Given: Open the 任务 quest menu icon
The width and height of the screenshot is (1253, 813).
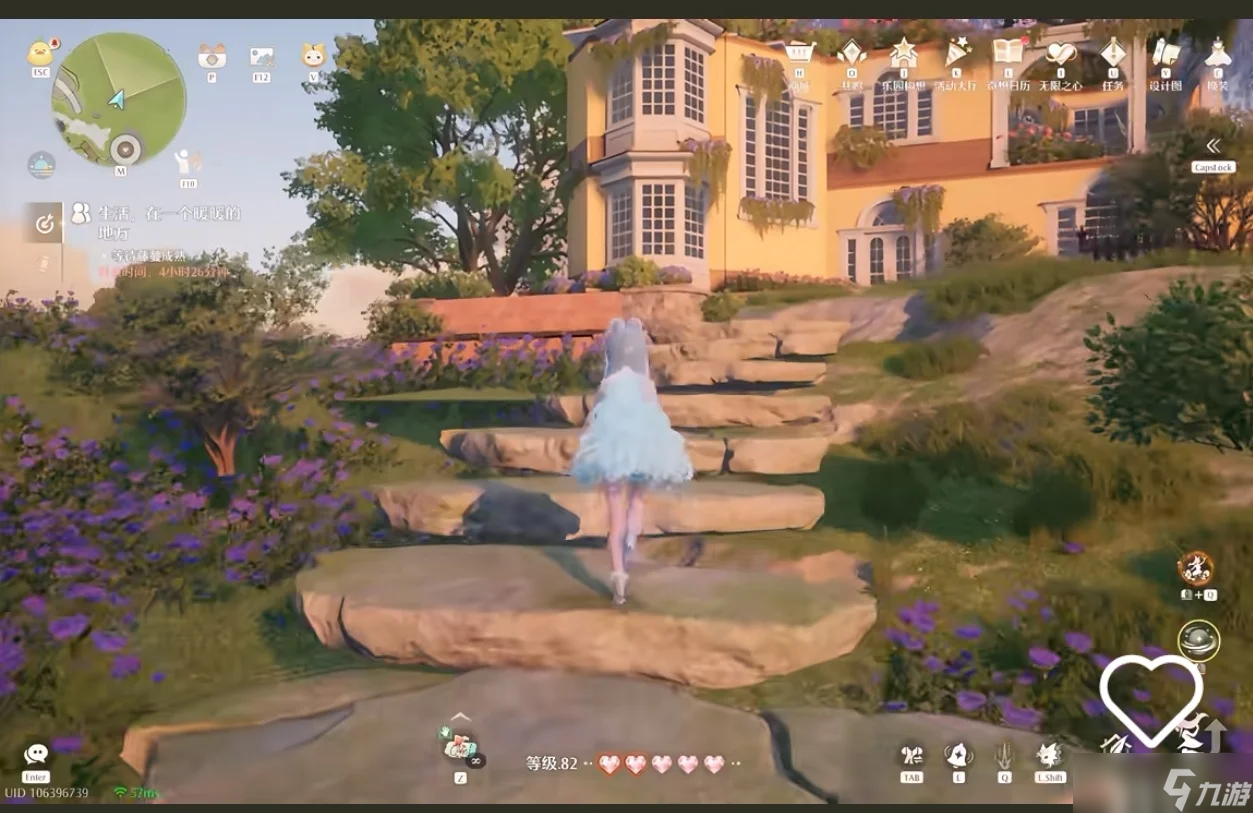Looking at the screenshot, I should click(x=1112, y=53).
